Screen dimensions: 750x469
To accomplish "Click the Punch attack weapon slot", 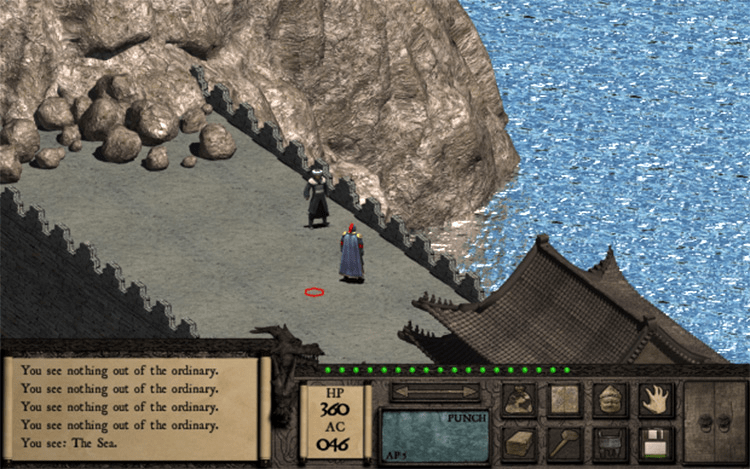I will click(435, 436).
